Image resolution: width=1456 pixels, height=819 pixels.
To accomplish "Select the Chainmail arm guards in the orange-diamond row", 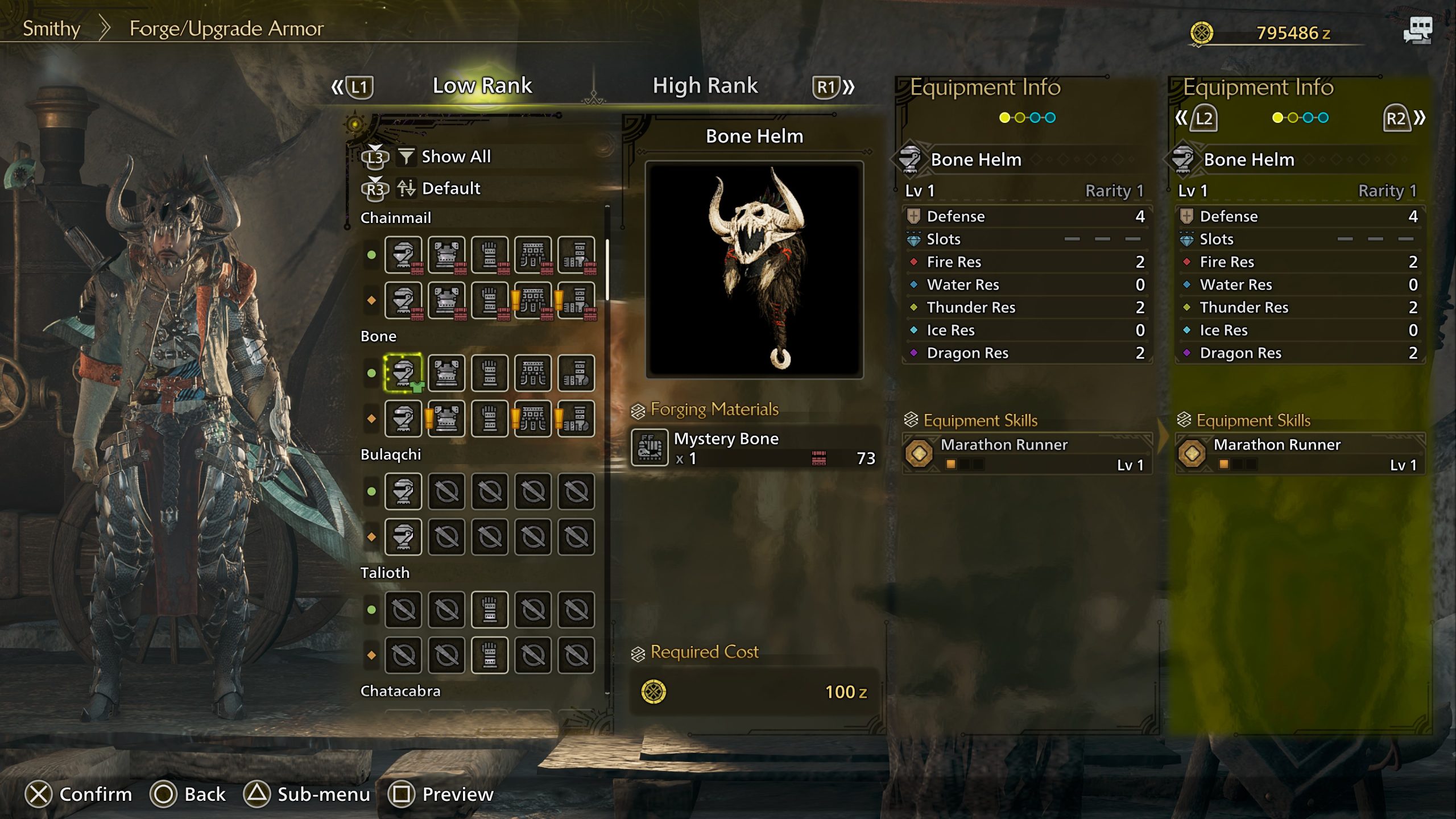I will pos(490,300).
